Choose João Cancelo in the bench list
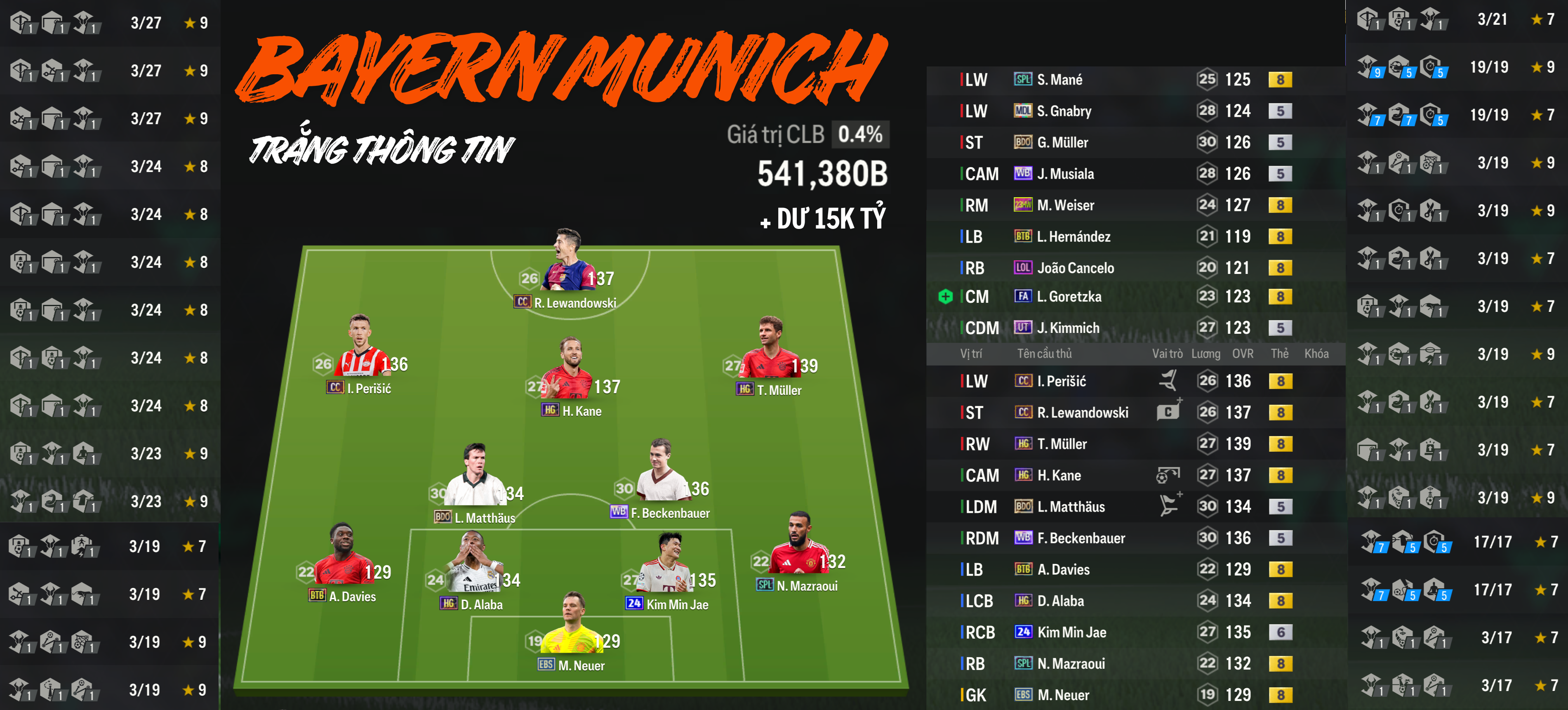Screen dimensions: 1568x710 (1075, 268)
